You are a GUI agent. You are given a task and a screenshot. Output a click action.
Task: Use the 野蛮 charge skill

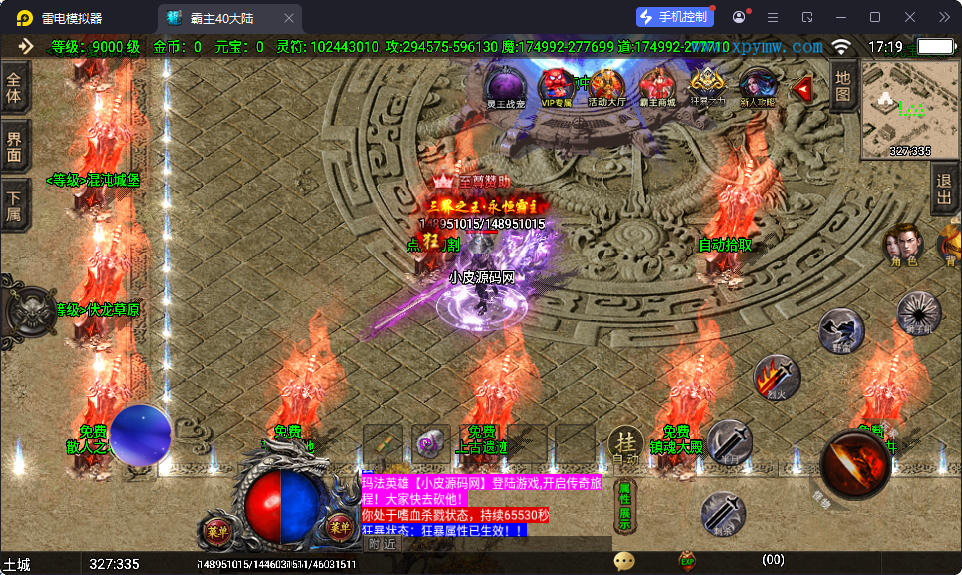coord(841,330)
